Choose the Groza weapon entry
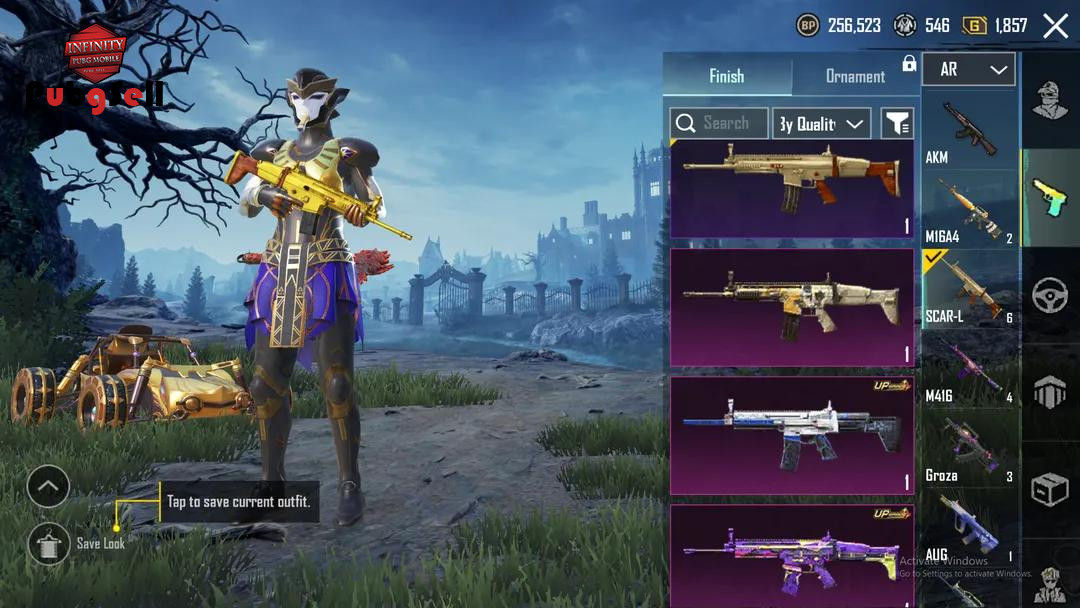Image resolution: width=1080 pixels, height=608 pixels. (969, 449)
